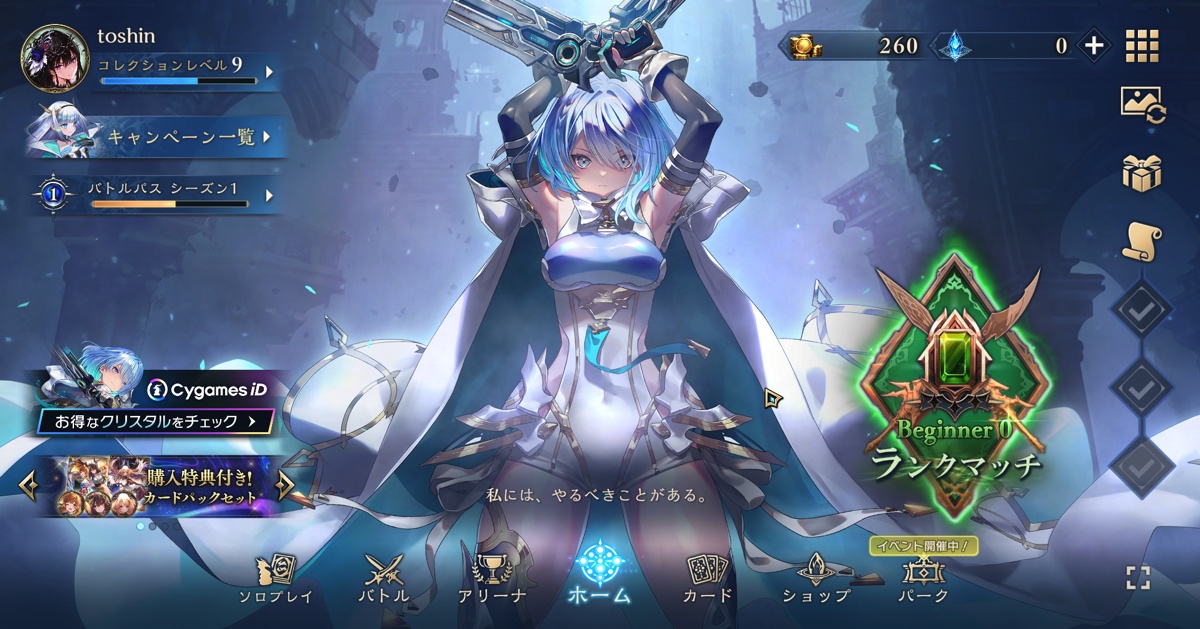Open the カード card tab

(x=708, y=580)
